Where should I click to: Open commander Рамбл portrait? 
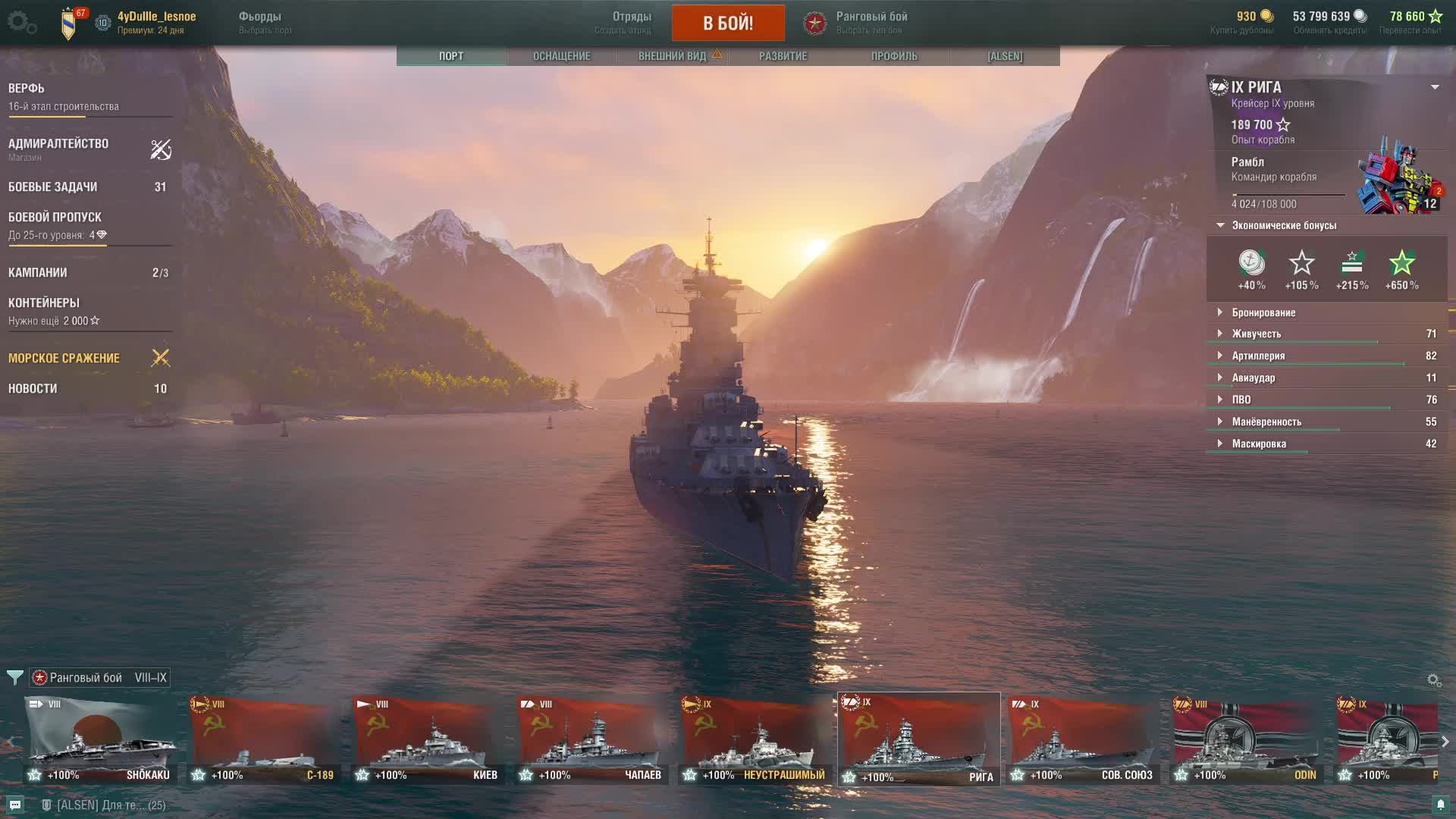coord(1400,177)
